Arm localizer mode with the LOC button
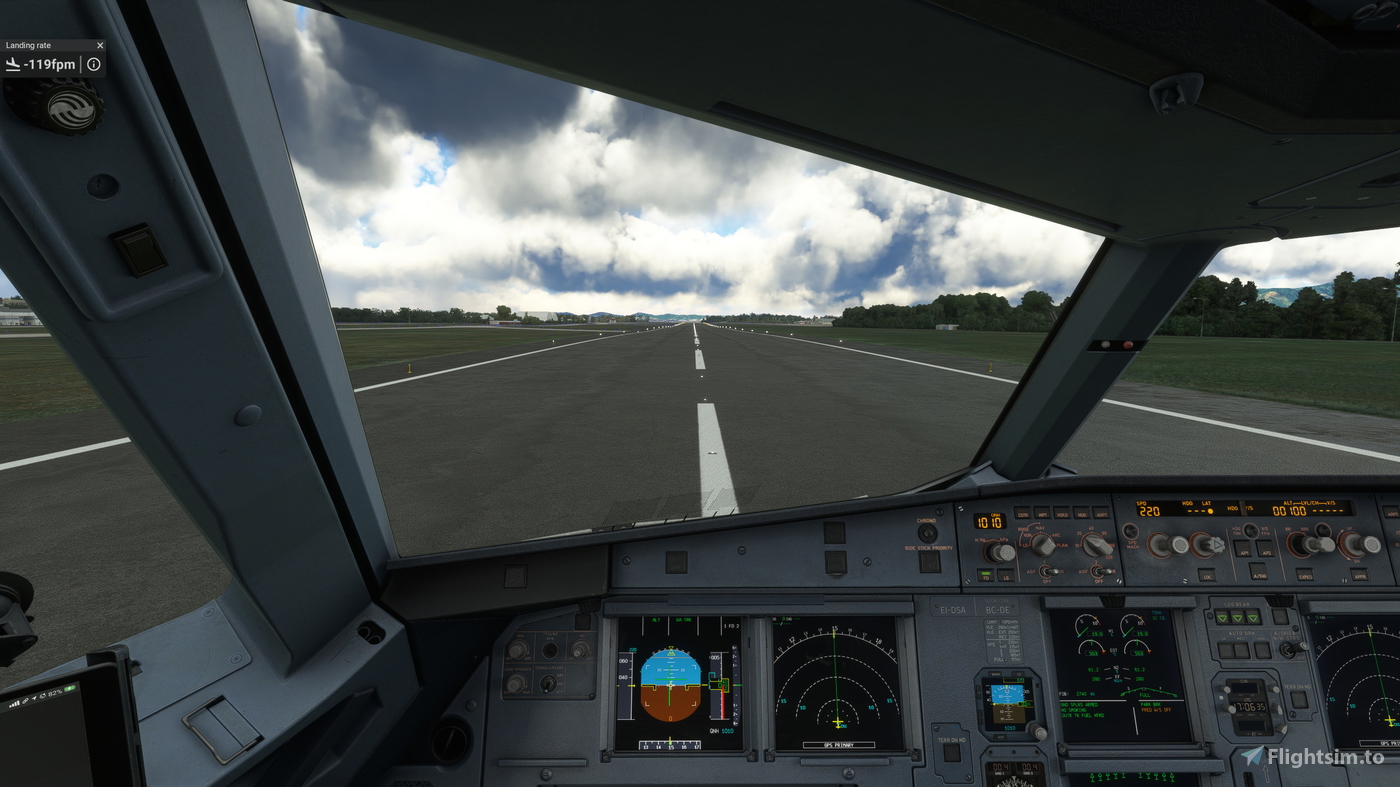Screen dimensions: 1400x787 point(1208,575)
